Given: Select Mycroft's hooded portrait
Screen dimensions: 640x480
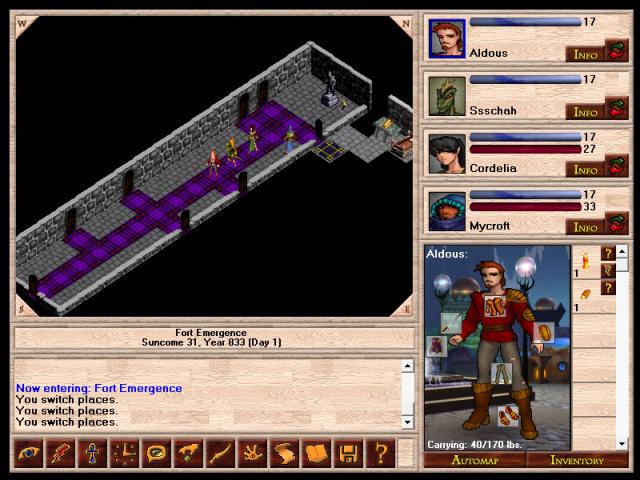Looking at the screenshot, I should [x=447, y=211].
